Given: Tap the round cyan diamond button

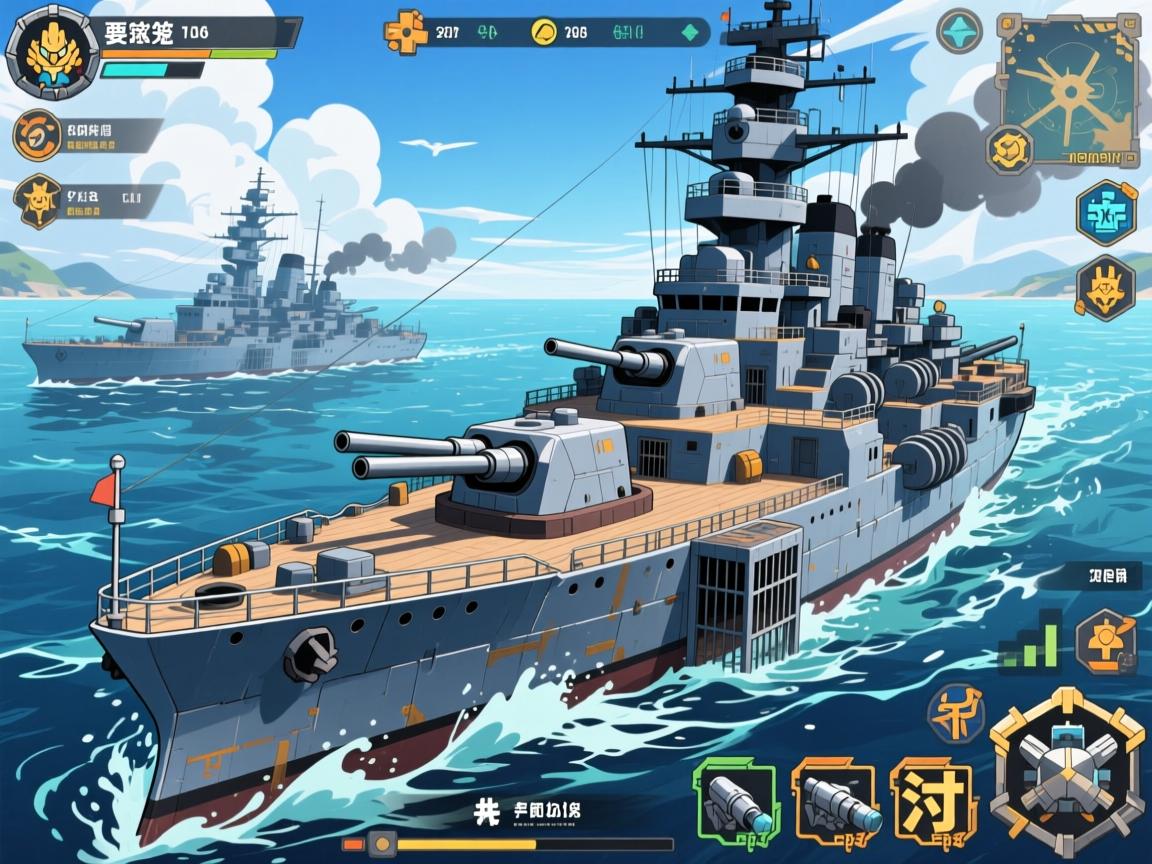Looking at the screenshot, I should coord(959,30).
